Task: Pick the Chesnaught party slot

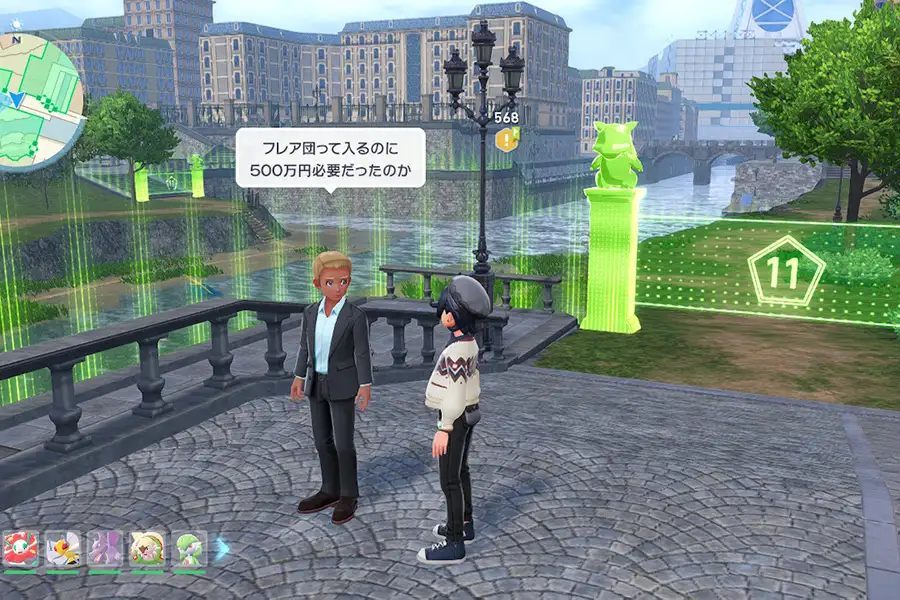Action: 147,549
